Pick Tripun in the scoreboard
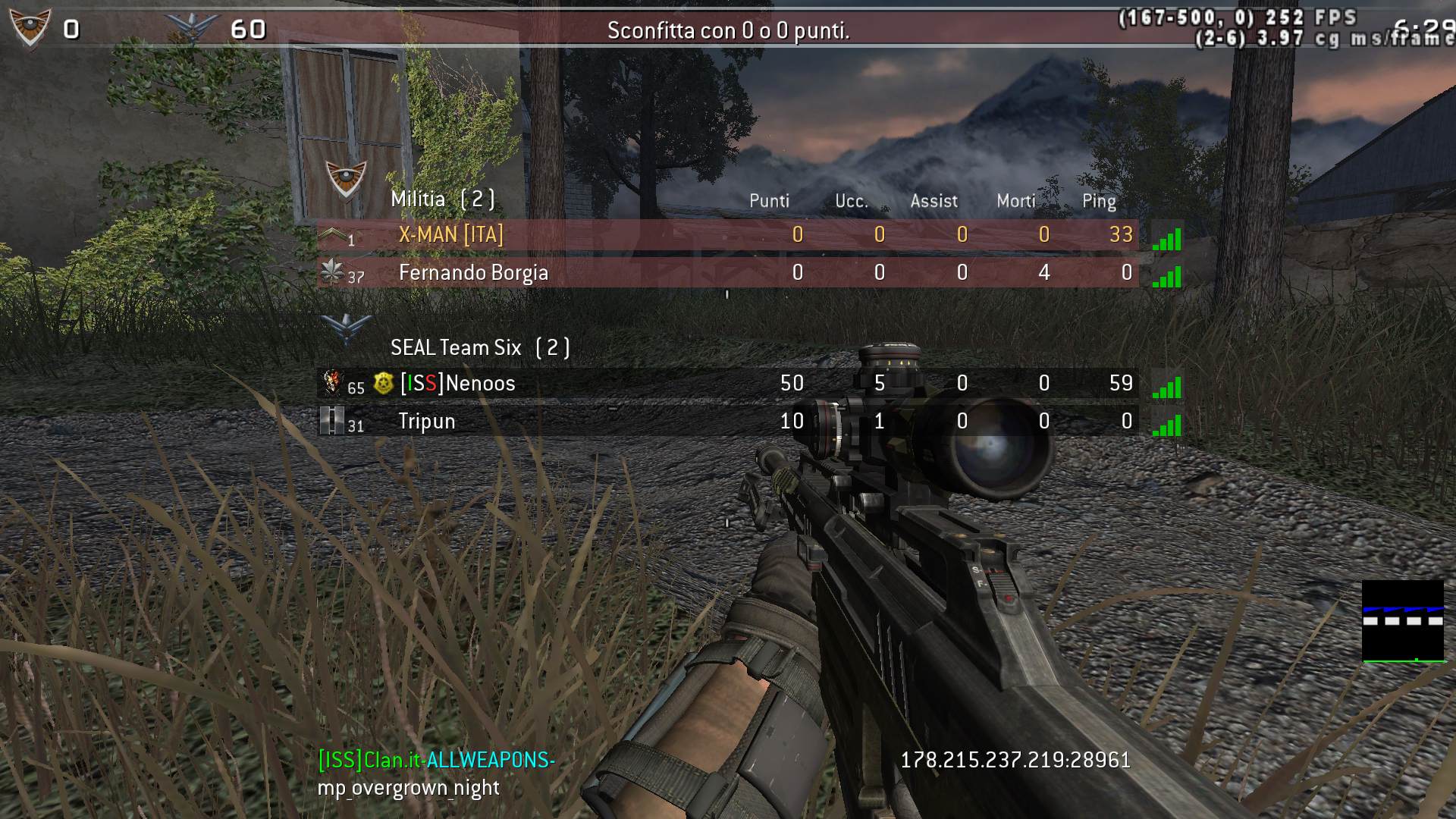1456x819 pixels. pos(427,422)
